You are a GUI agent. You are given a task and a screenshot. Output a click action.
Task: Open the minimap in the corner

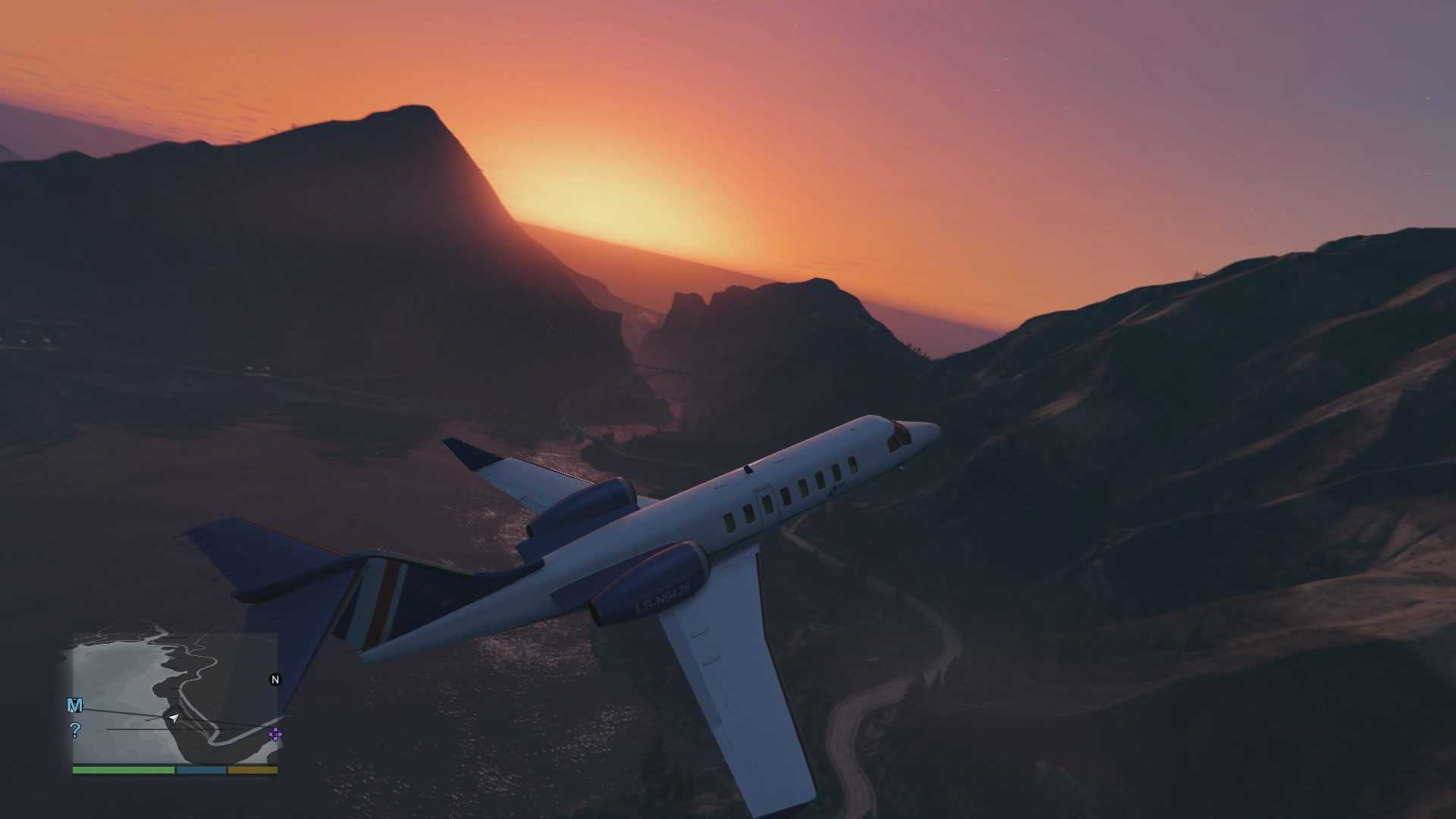point(175,698)
